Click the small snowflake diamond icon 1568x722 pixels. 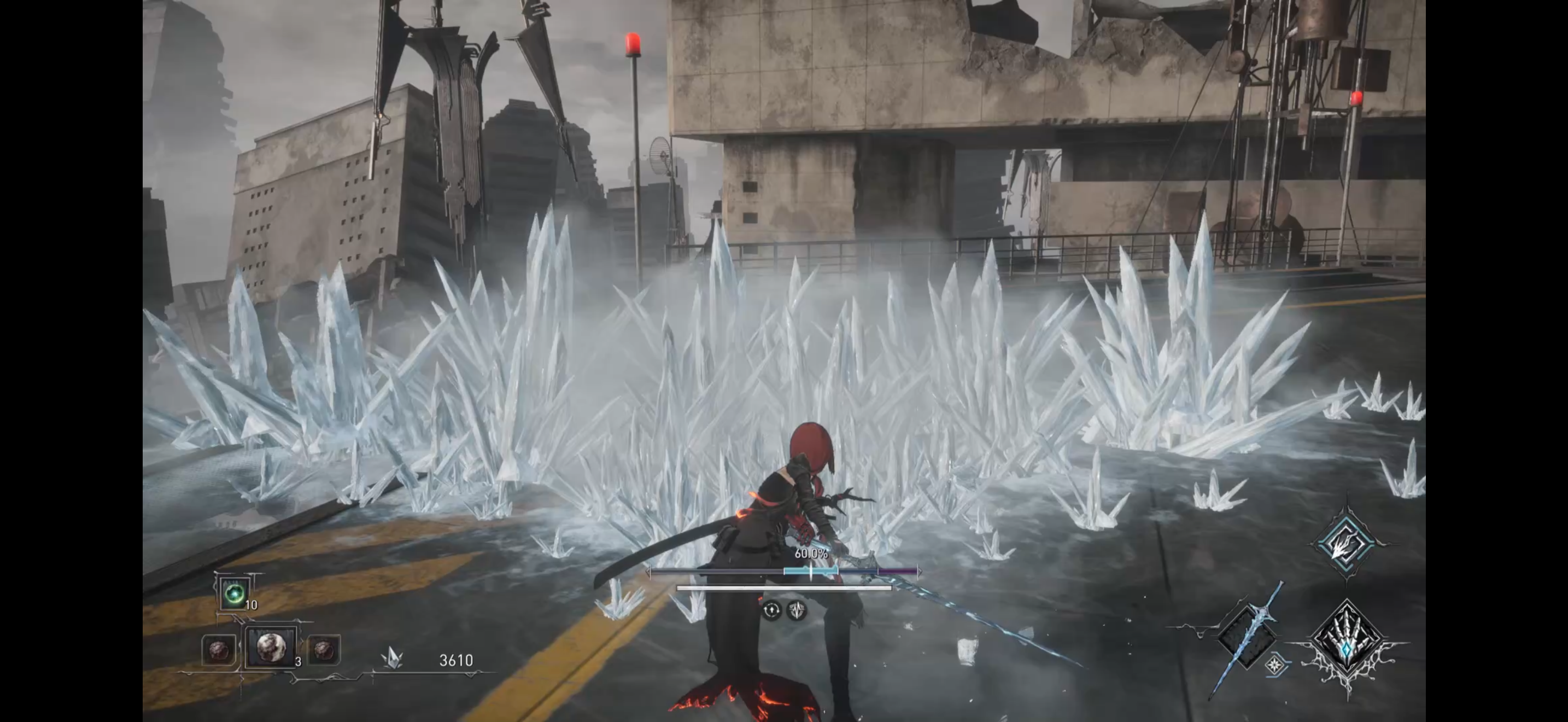point(1274,665)
